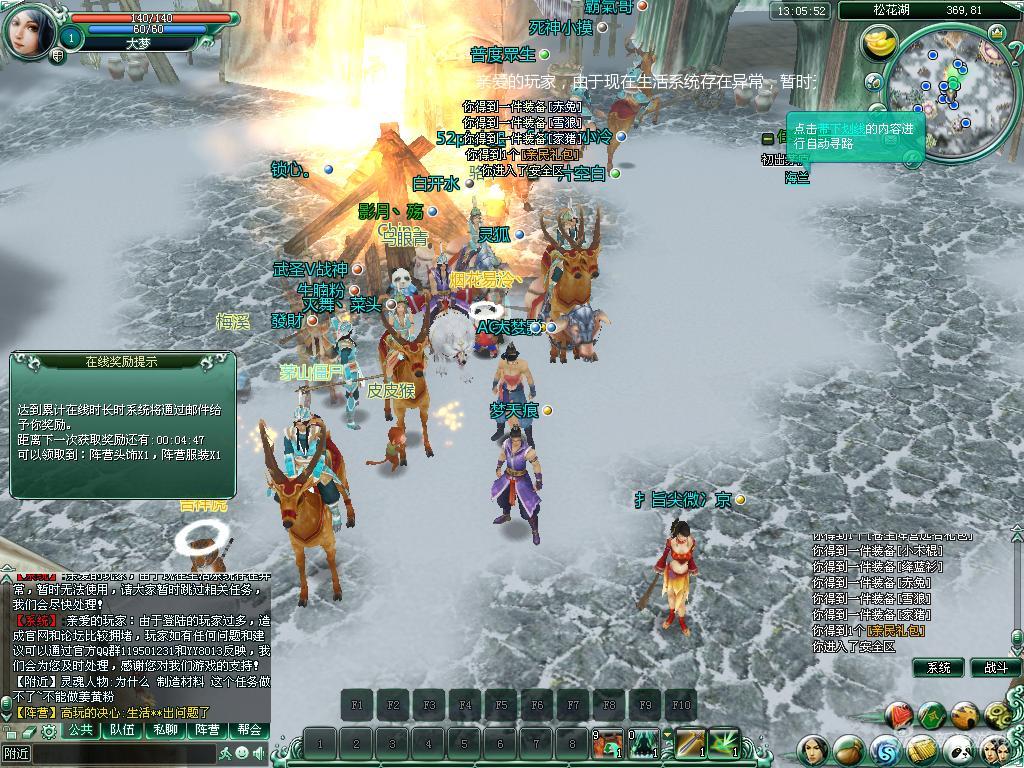Open the gold ingot shop icon
This screenshot has width=1024, height=768.
pos(880,45)
